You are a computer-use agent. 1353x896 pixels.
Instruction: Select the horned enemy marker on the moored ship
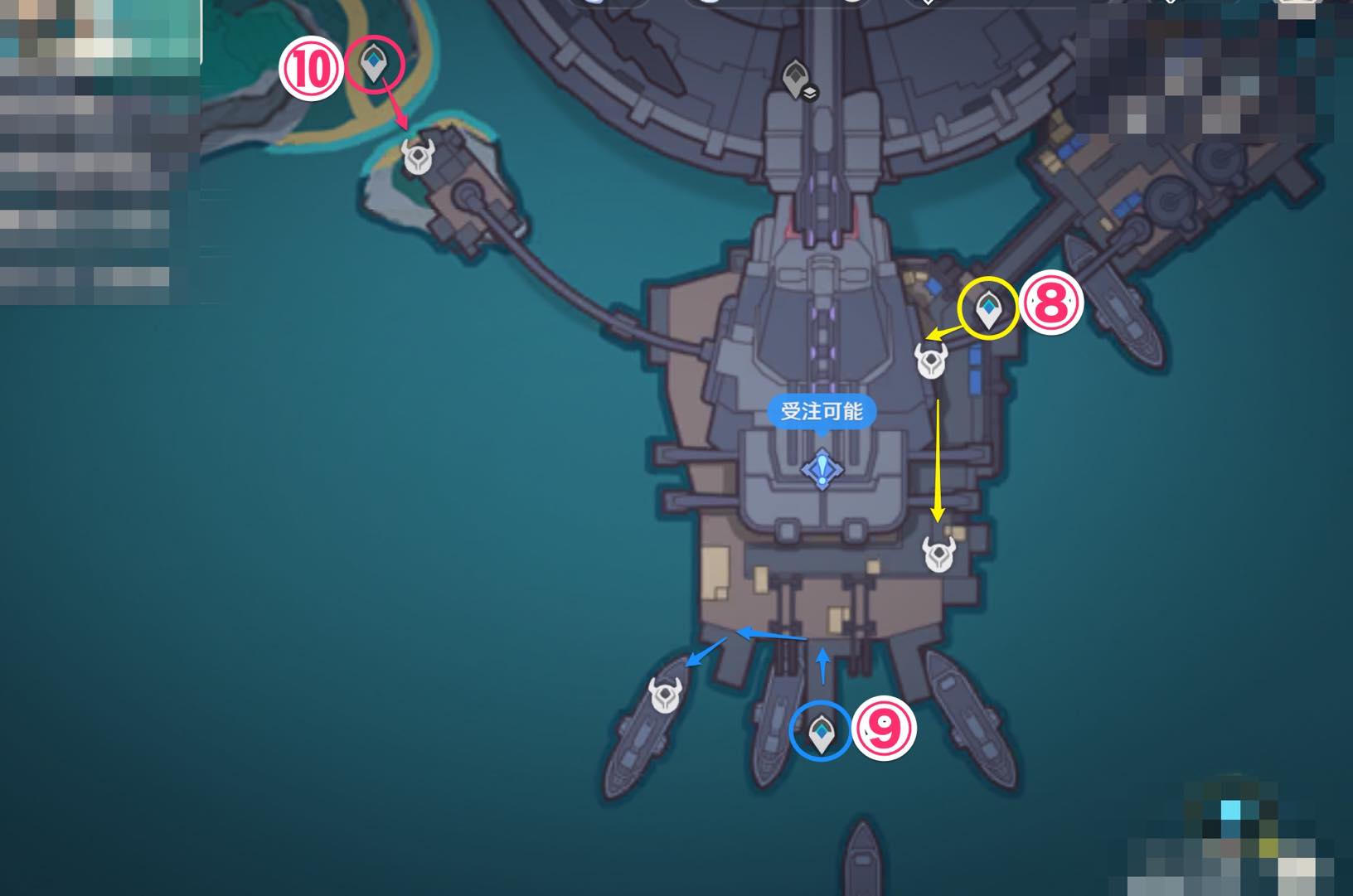[x=665, y=695]
